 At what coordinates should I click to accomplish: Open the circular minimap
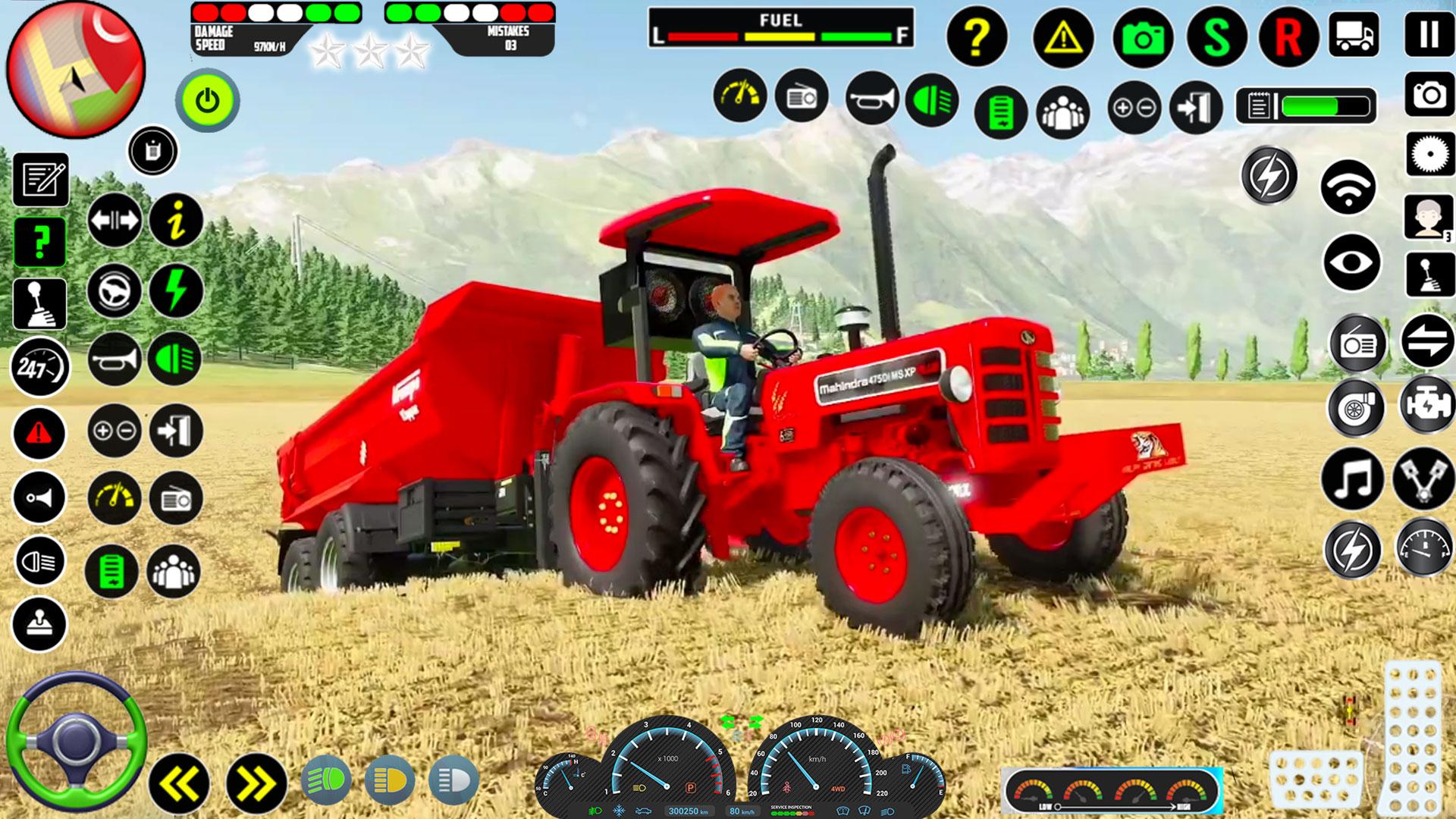click(75, 69)
